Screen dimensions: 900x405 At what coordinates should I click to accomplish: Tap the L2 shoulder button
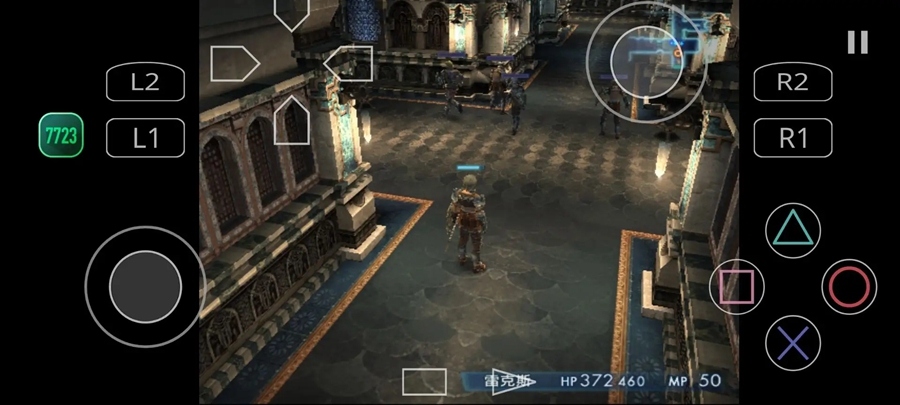click(146, 82)
